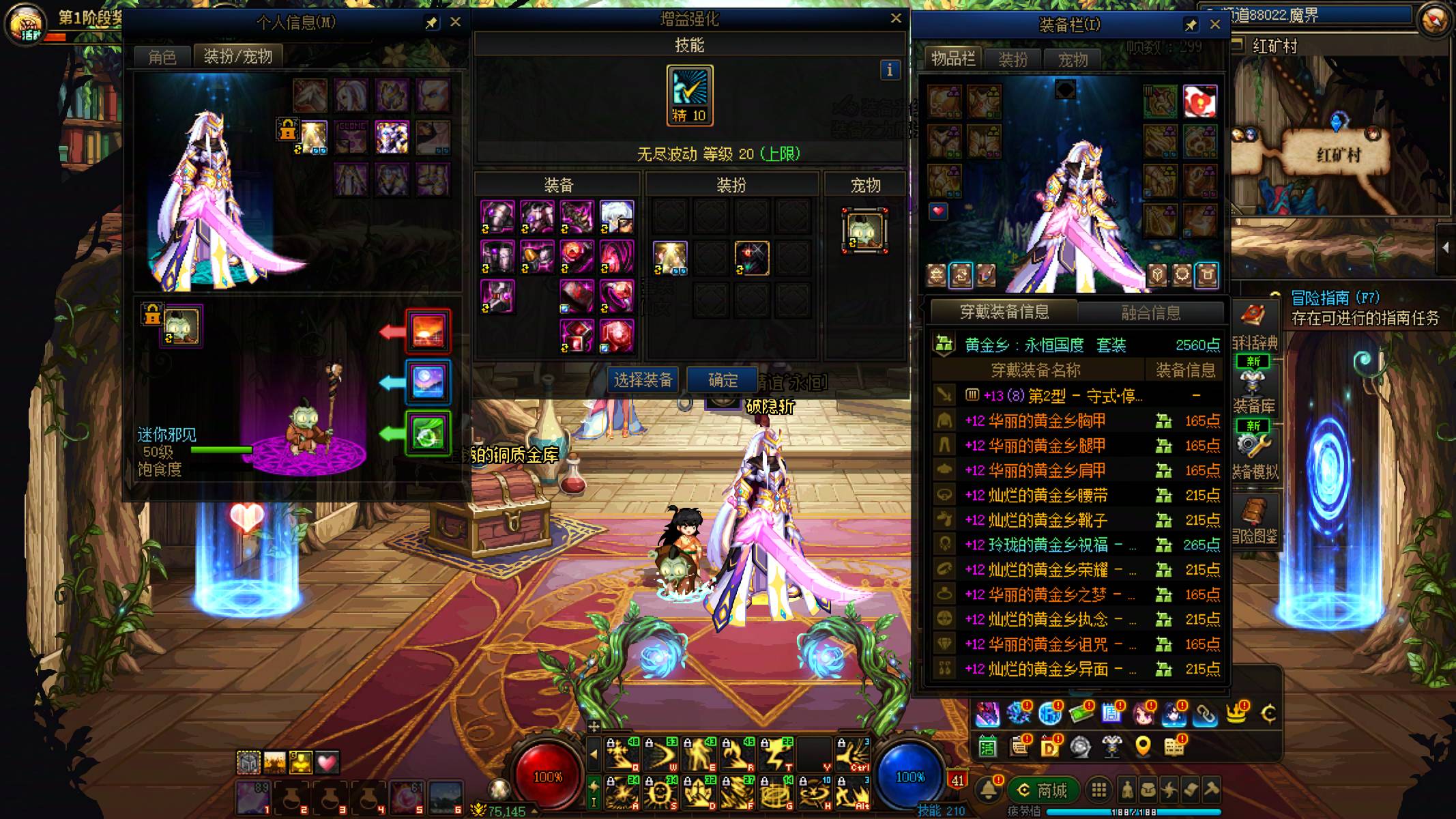Viewport: 1456px width, 819px height.
Task: Select the 无尽波动 skill icon
Action: pyautogui.click(x=690, y=95)
